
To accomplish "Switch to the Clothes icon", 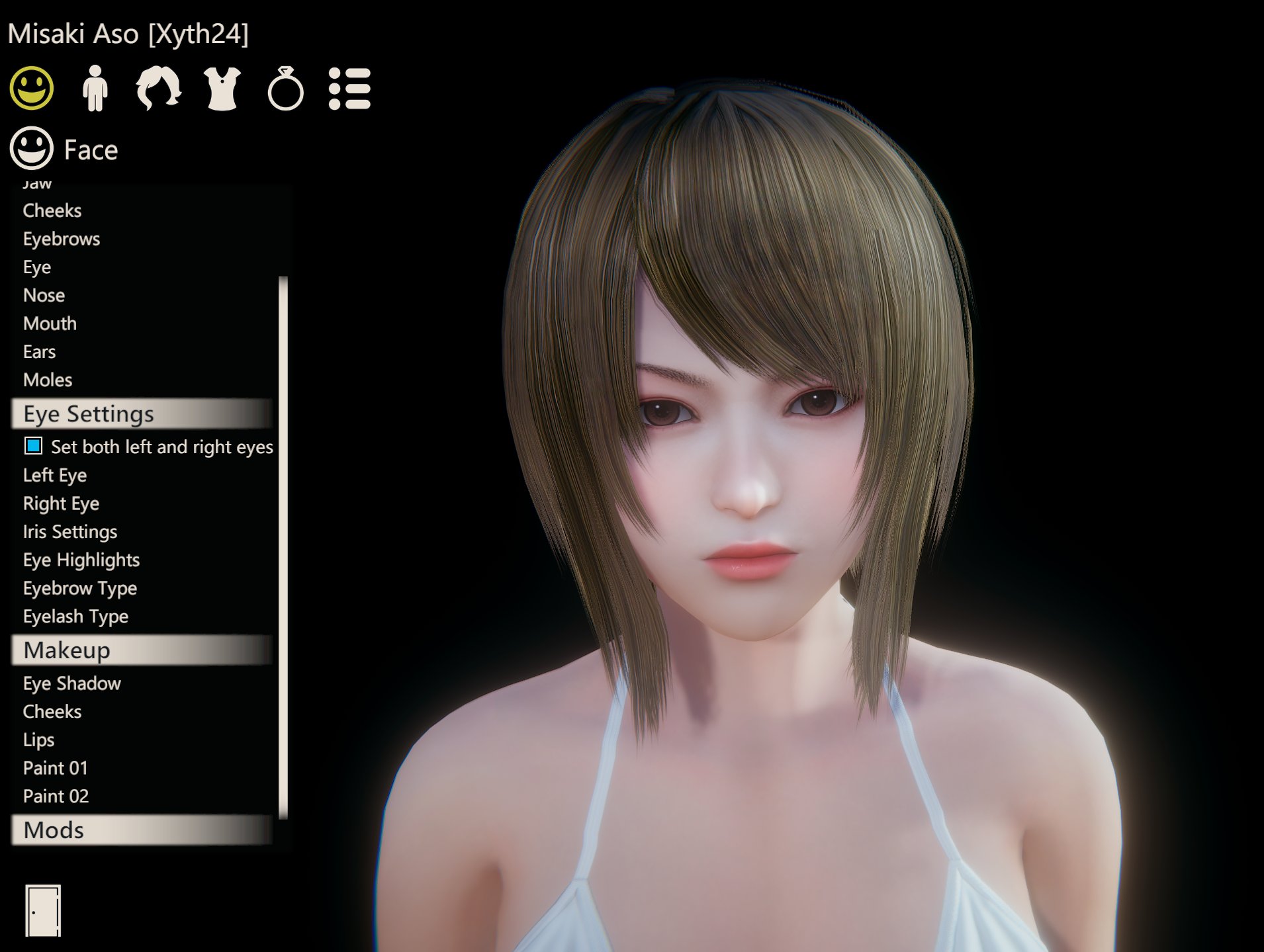I will point(221,89).
